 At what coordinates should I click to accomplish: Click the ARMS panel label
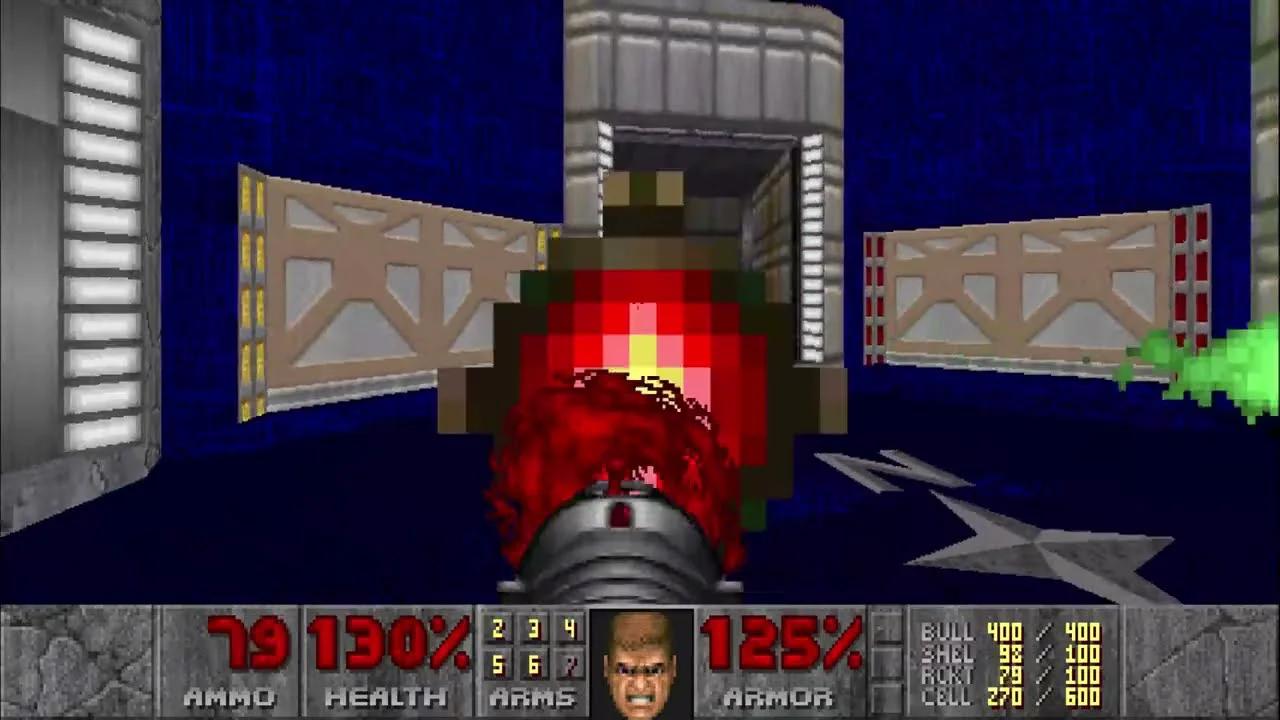pos(530,698)
